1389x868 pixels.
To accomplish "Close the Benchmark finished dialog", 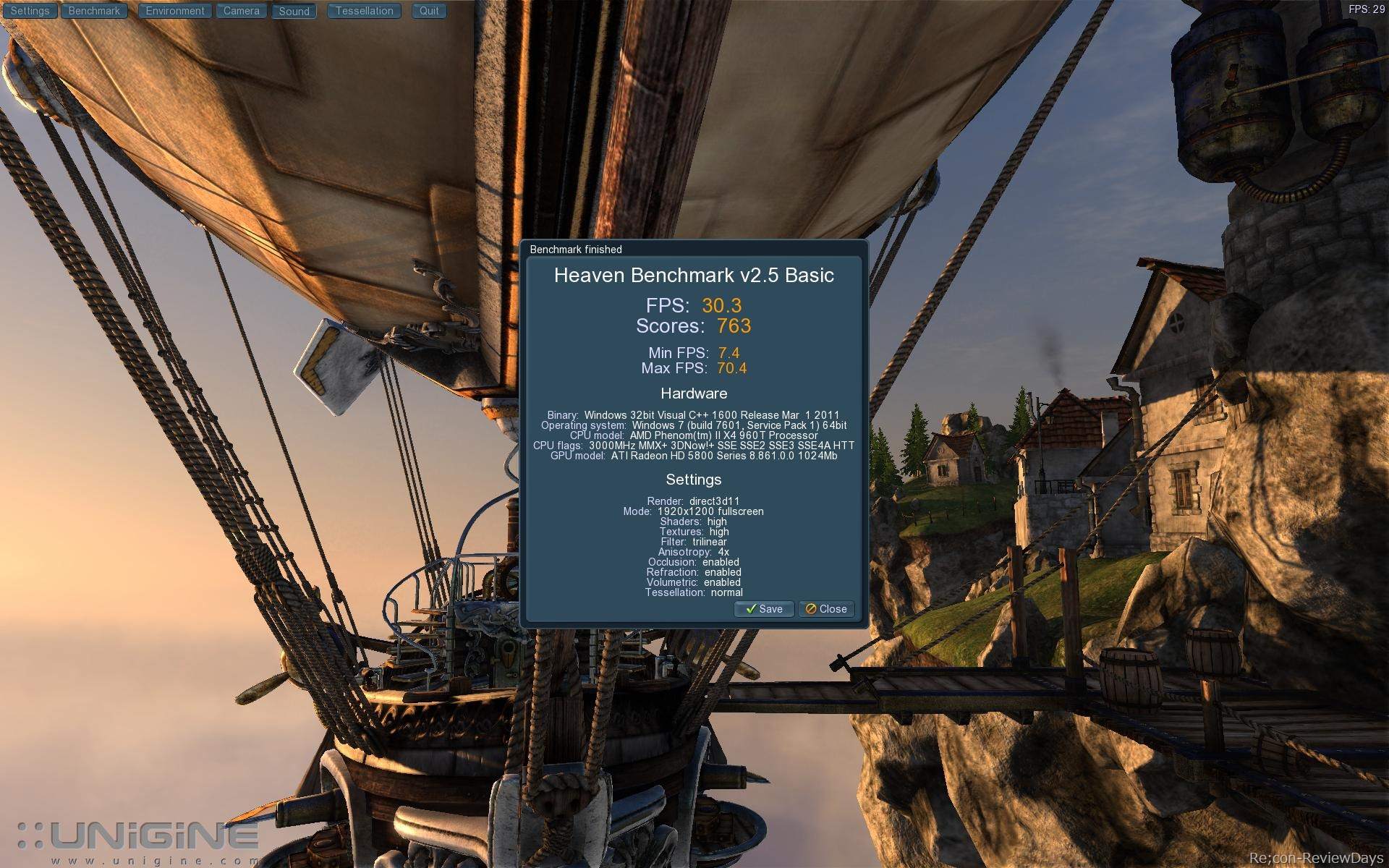I will pyautogui.click(x=826, y=609).
